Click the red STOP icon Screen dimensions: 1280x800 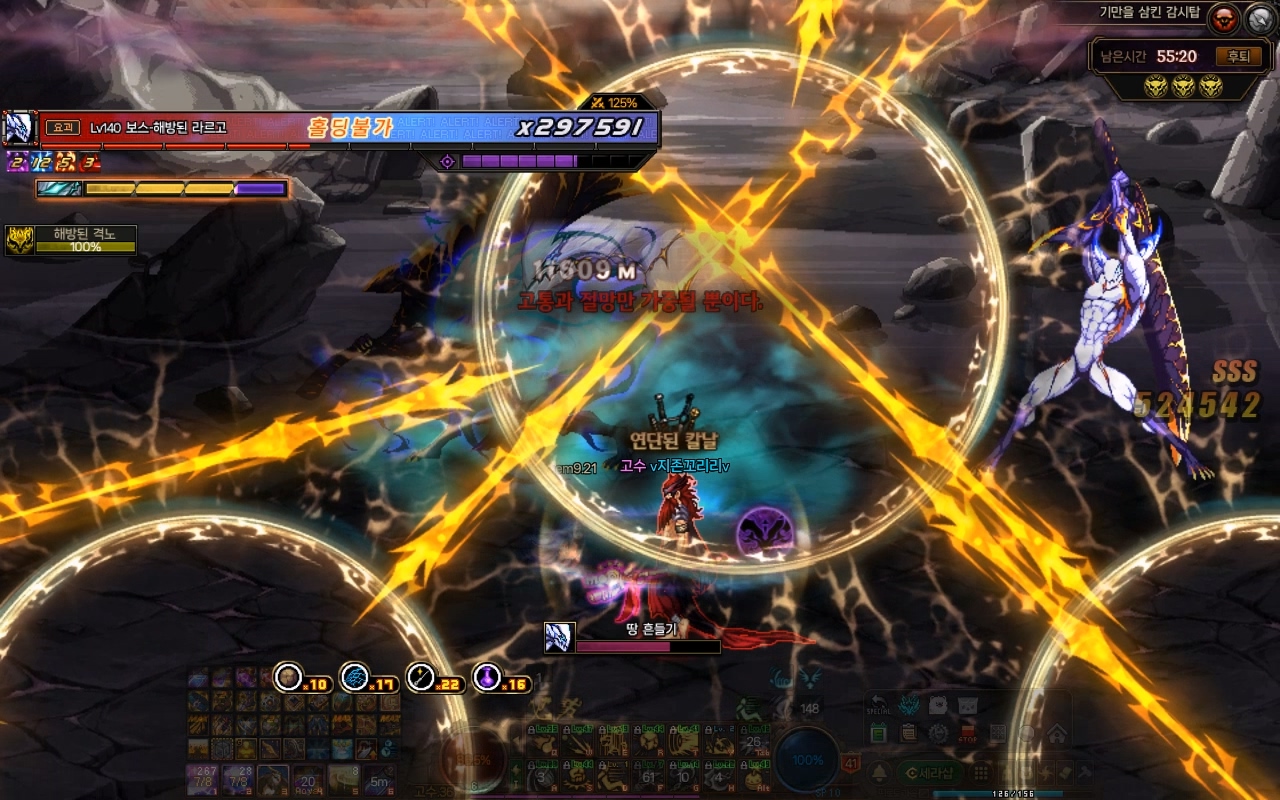click(x=968, y=733)
